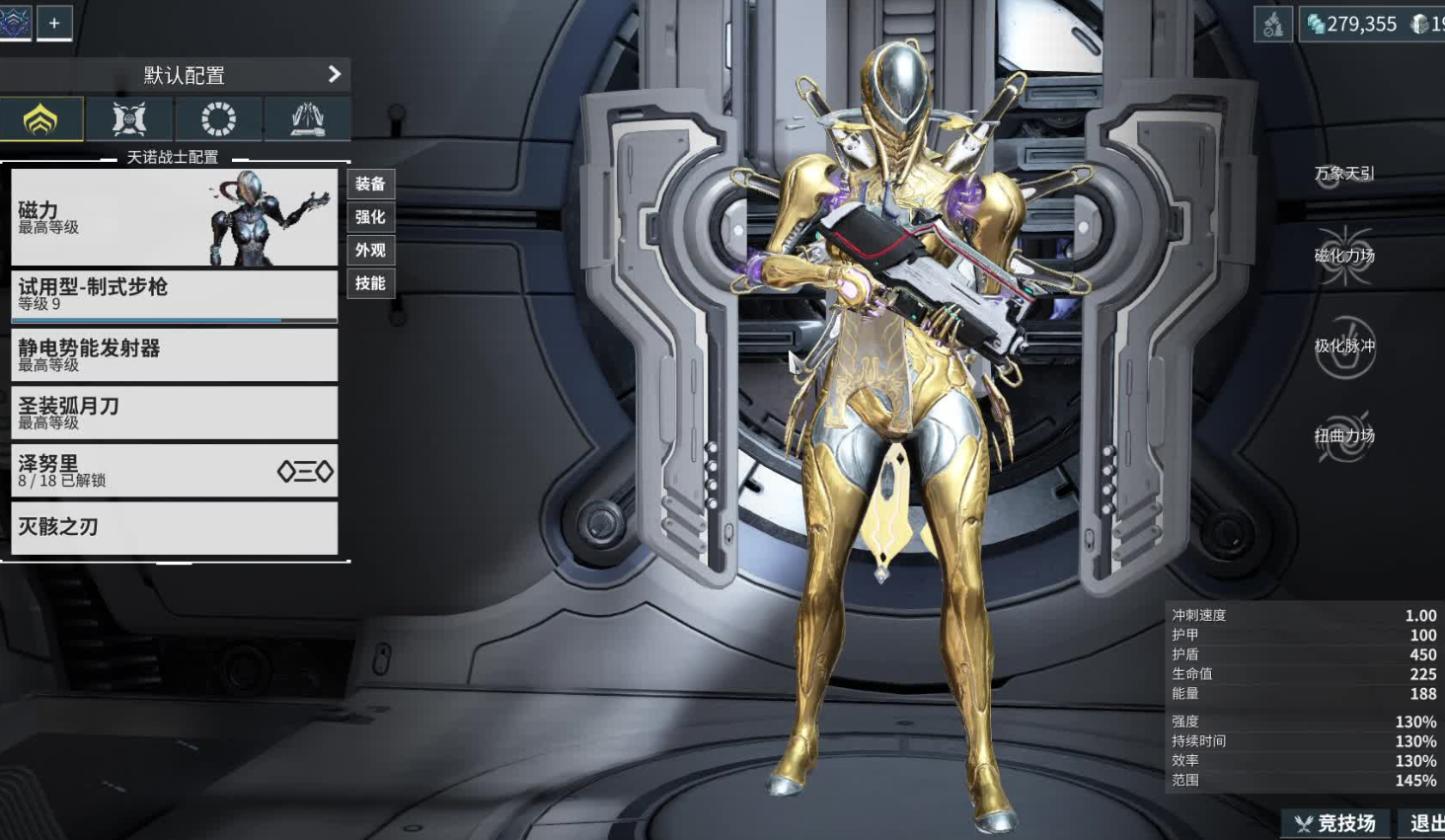Open the 泽努里 focus school slot
The height and width of the screenshot is (840, 1445).
coord(174,471)
